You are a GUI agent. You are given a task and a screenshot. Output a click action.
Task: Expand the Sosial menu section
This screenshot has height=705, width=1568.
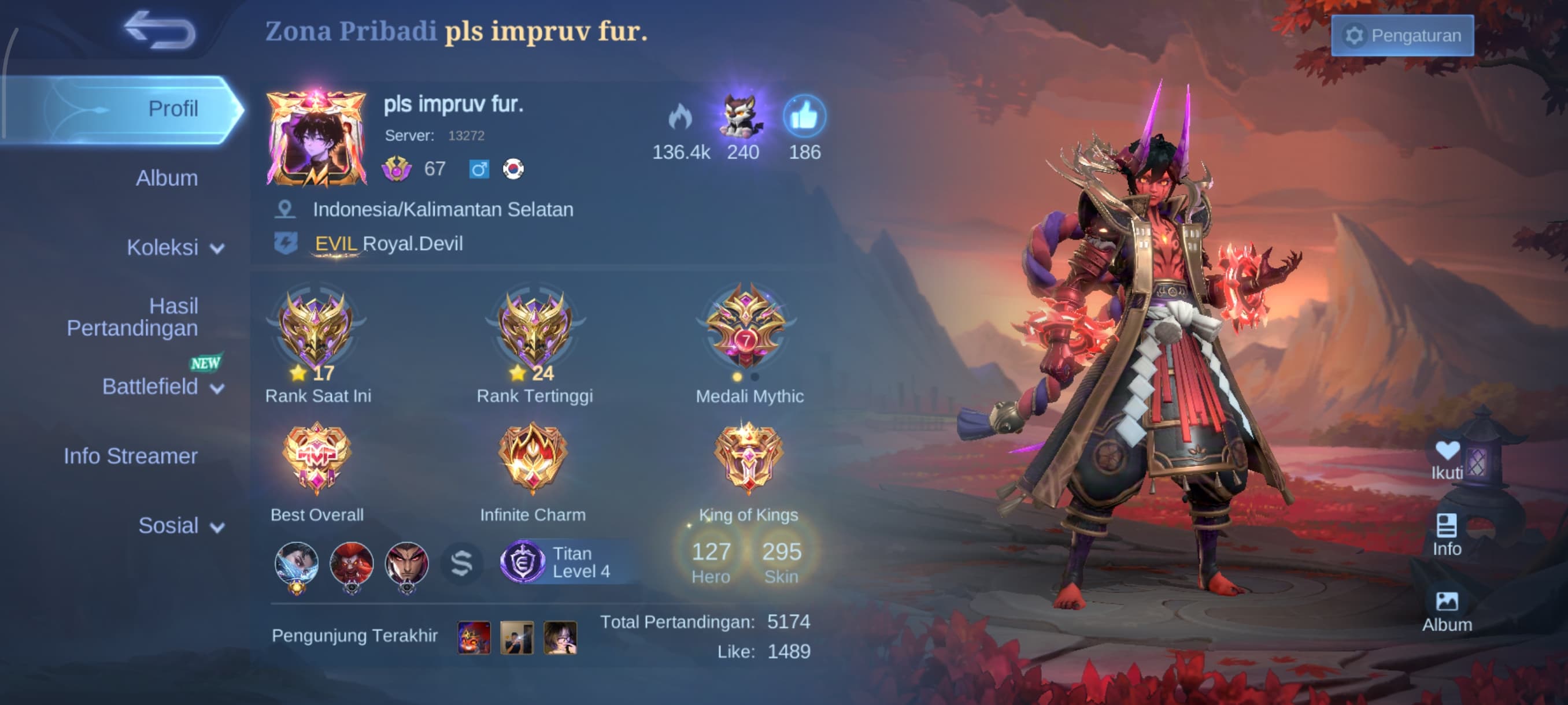point(180,525)
